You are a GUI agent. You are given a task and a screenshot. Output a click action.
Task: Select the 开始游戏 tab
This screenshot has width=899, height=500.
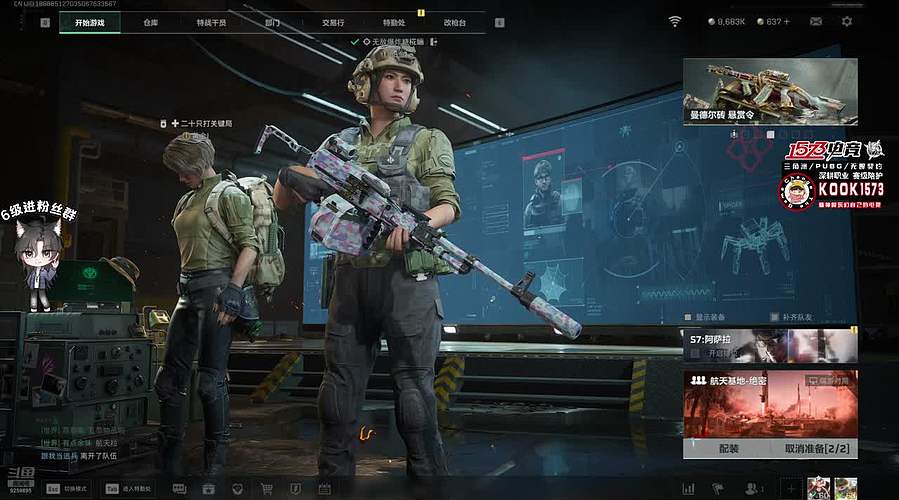point(89,21)
